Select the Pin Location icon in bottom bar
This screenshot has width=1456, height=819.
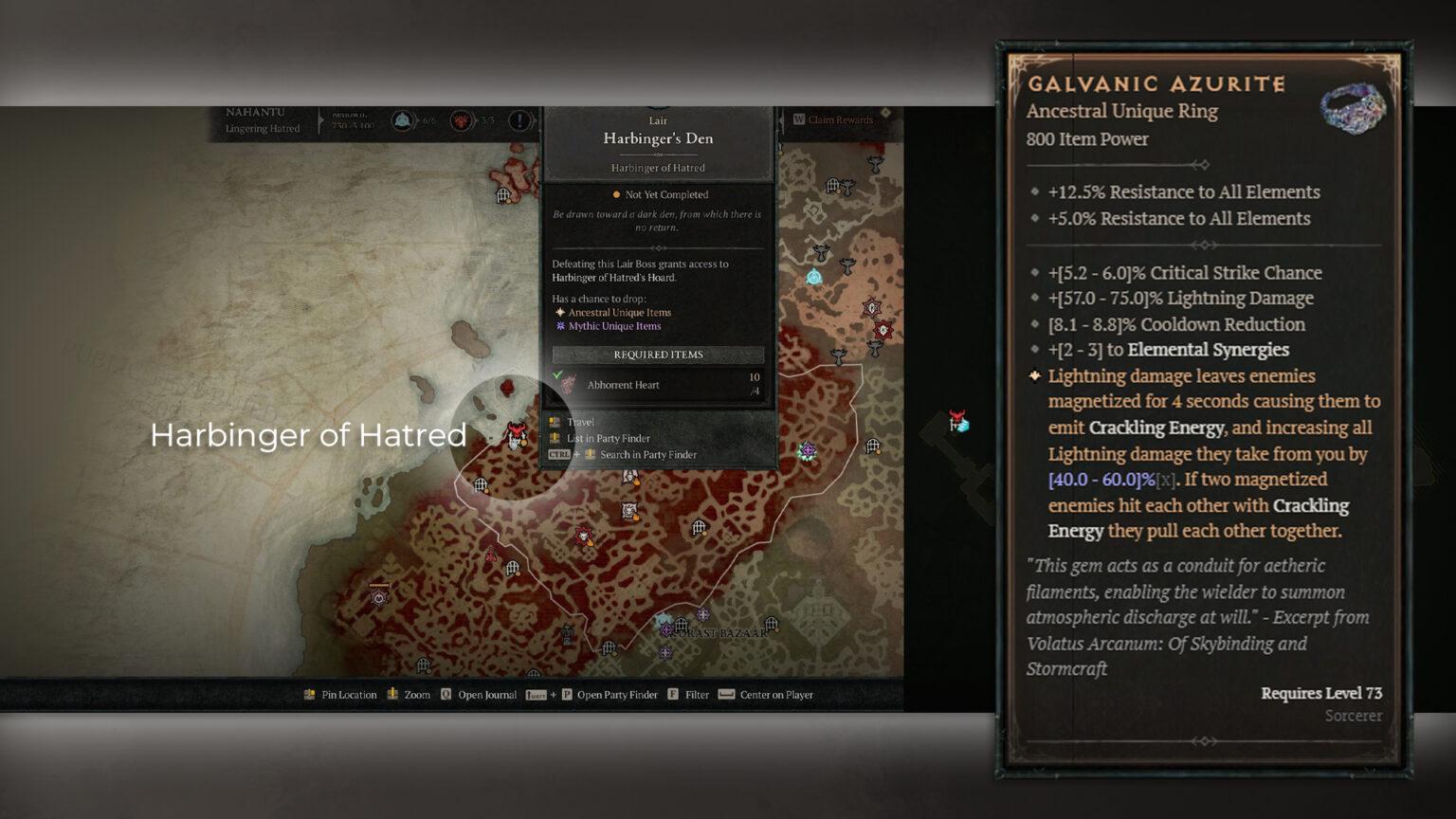[310, 695]
